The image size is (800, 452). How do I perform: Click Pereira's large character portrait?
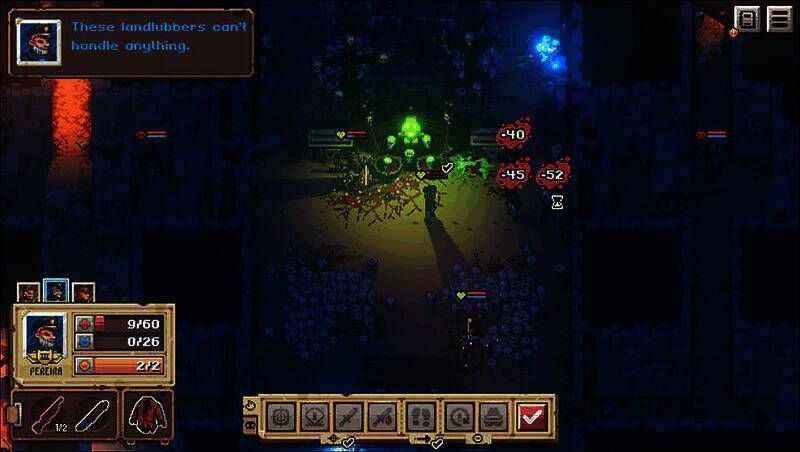point(44,336)
